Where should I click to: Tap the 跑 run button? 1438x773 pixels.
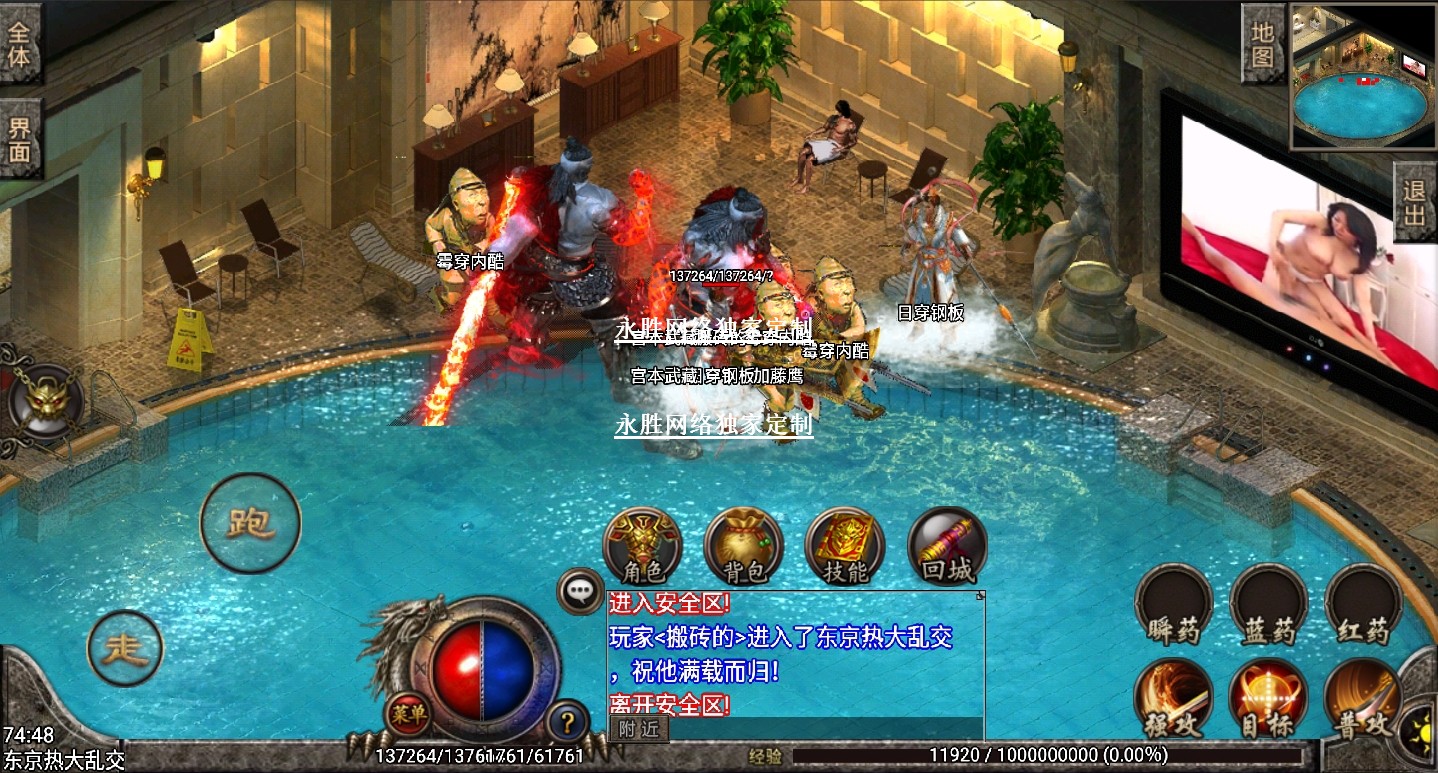250,523
